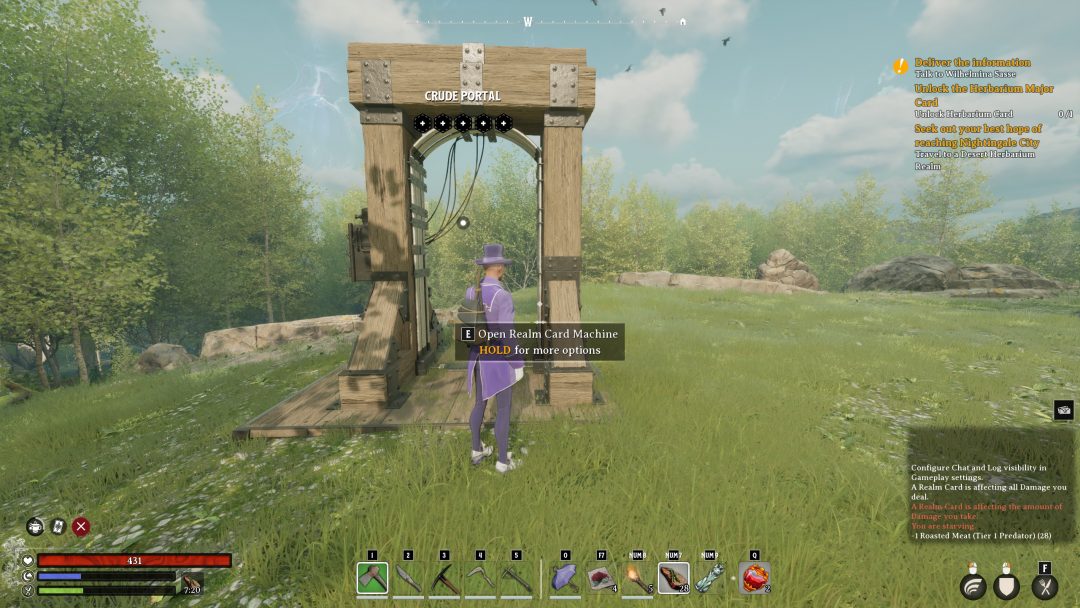Use the raw meat item slot

pos(601,578)
